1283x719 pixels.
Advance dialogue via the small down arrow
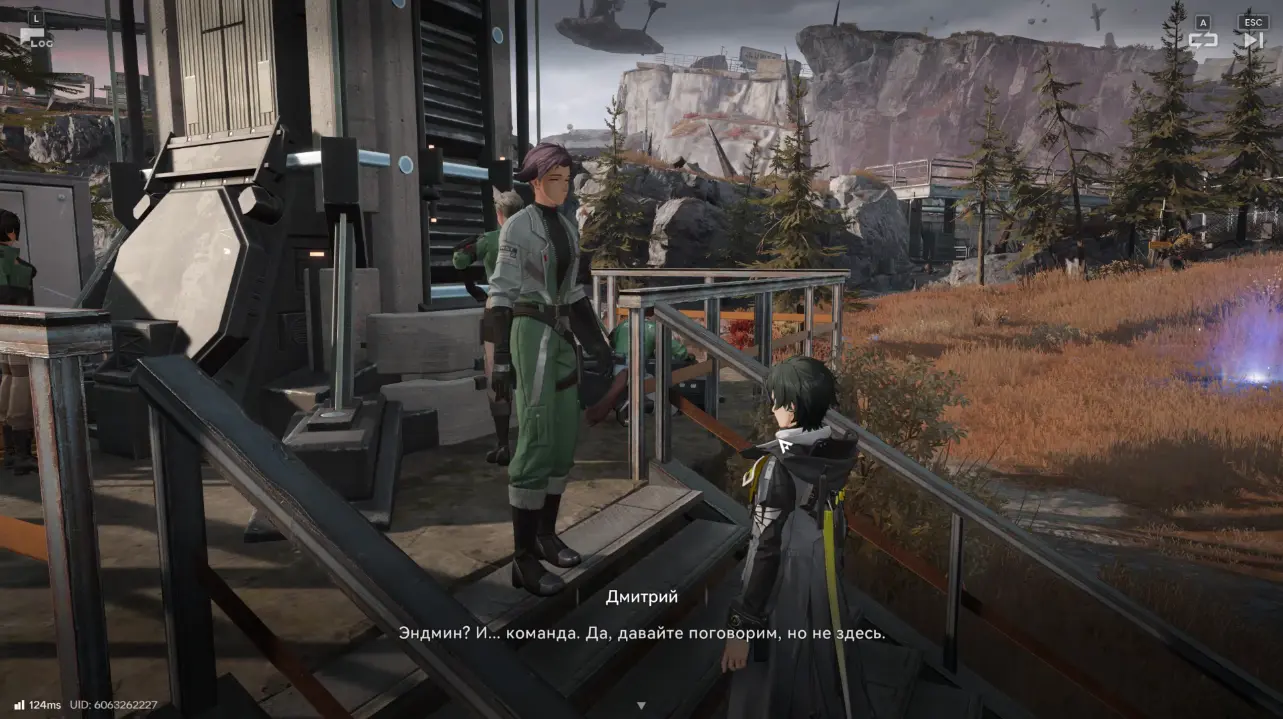(641, 706)
